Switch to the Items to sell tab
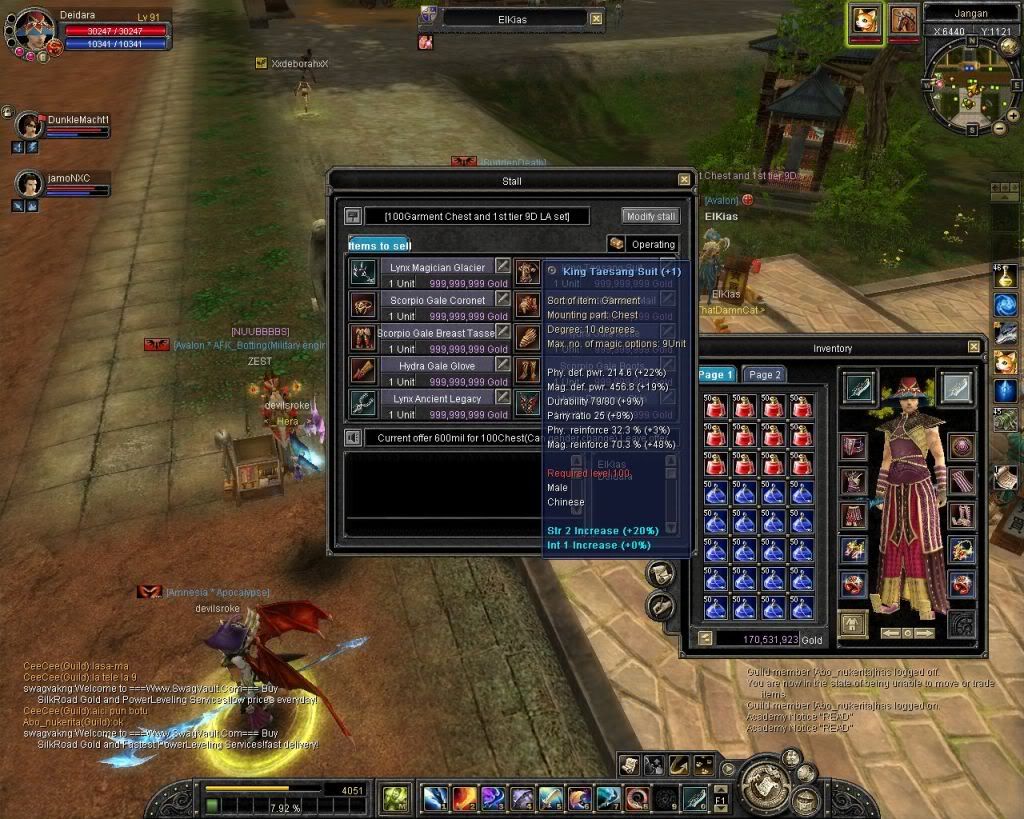The image size is (1024, 819). point(379,245)
